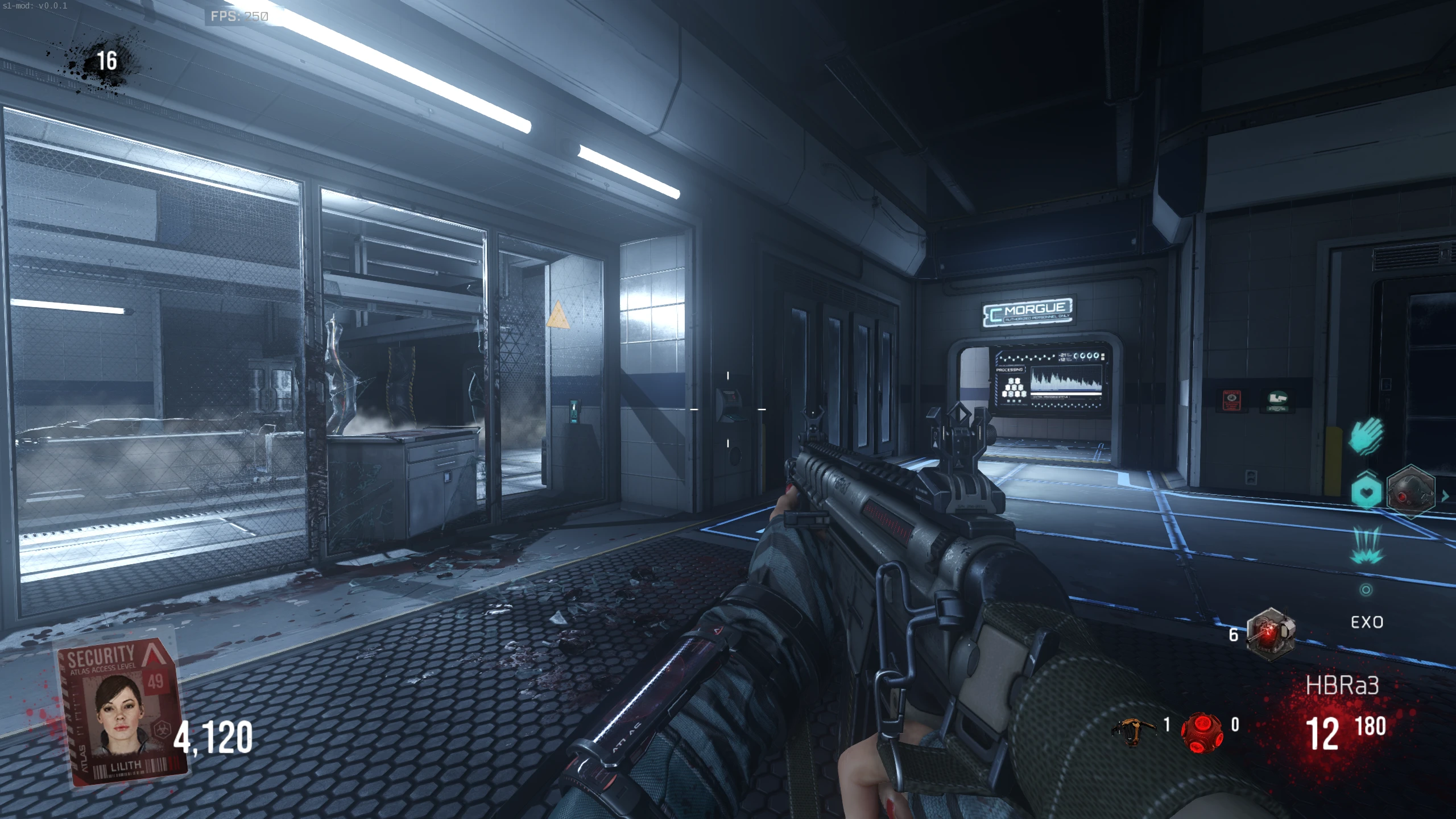
Task: Click the Lilith security ID card
Action: [121, 710]
